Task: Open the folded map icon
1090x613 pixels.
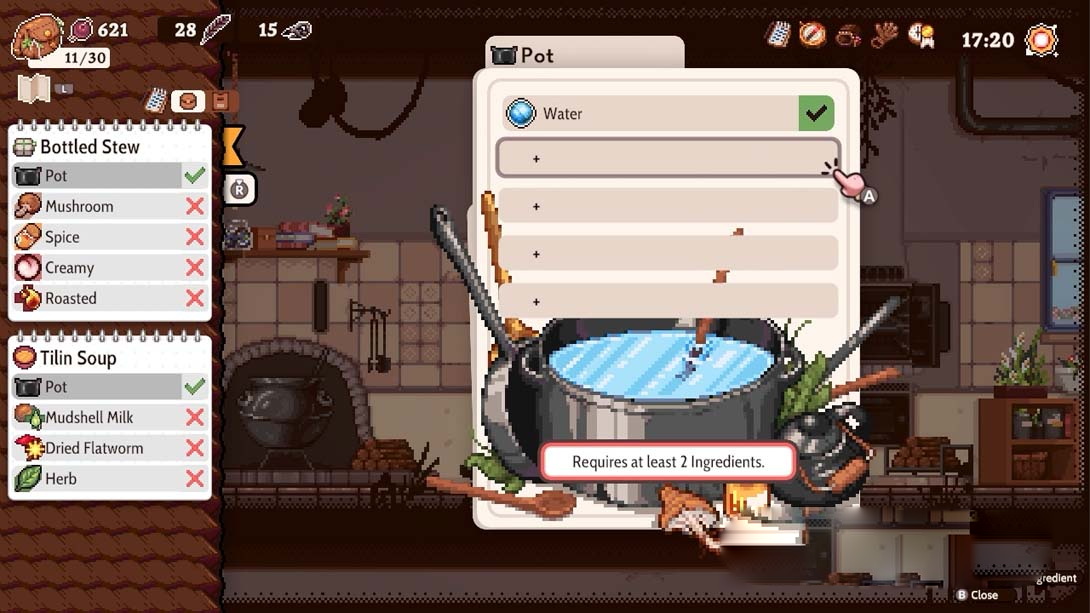Action: click(34, 89)
